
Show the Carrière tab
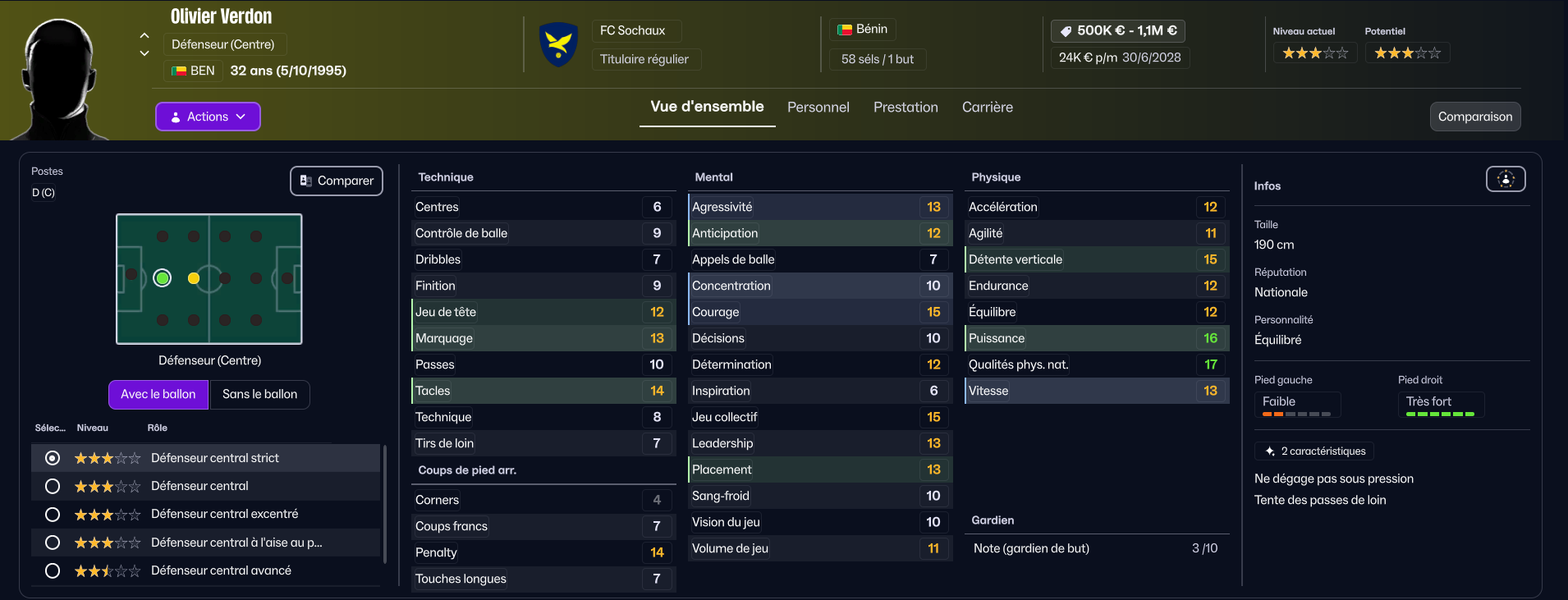point(987,108)
